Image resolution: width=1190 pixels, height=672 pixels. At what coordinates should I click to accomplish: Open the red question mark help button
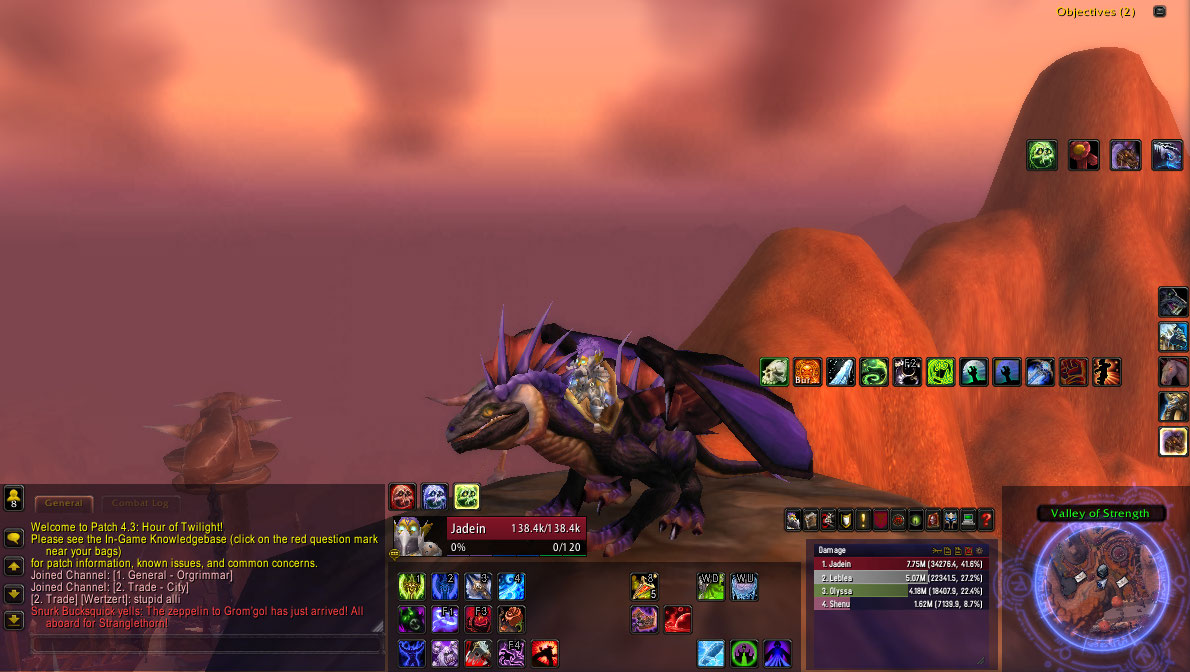tap(985, 520)
